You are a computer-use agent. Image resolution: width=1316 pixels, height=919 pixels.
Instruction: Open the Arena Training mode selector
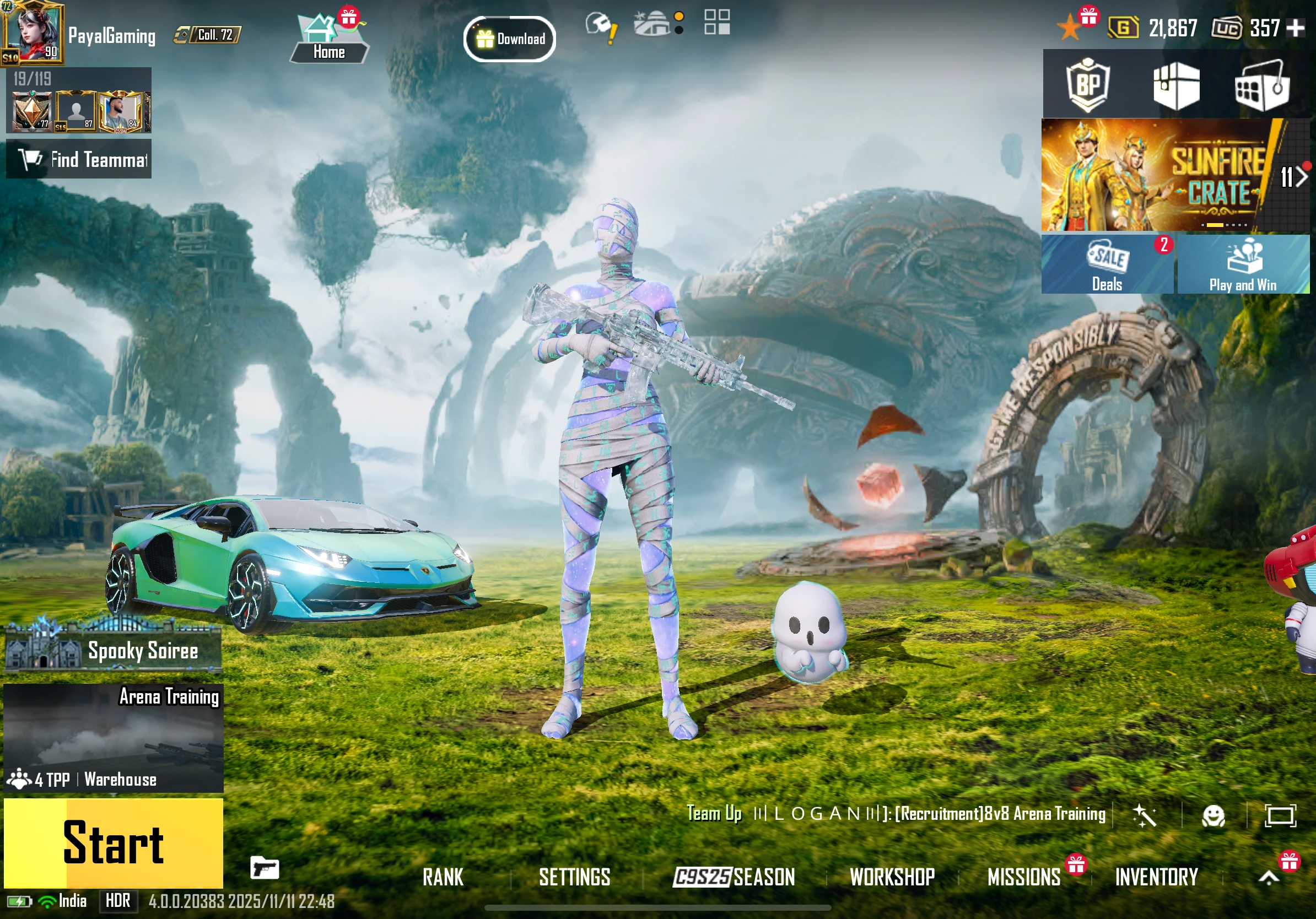coord(114,738)
